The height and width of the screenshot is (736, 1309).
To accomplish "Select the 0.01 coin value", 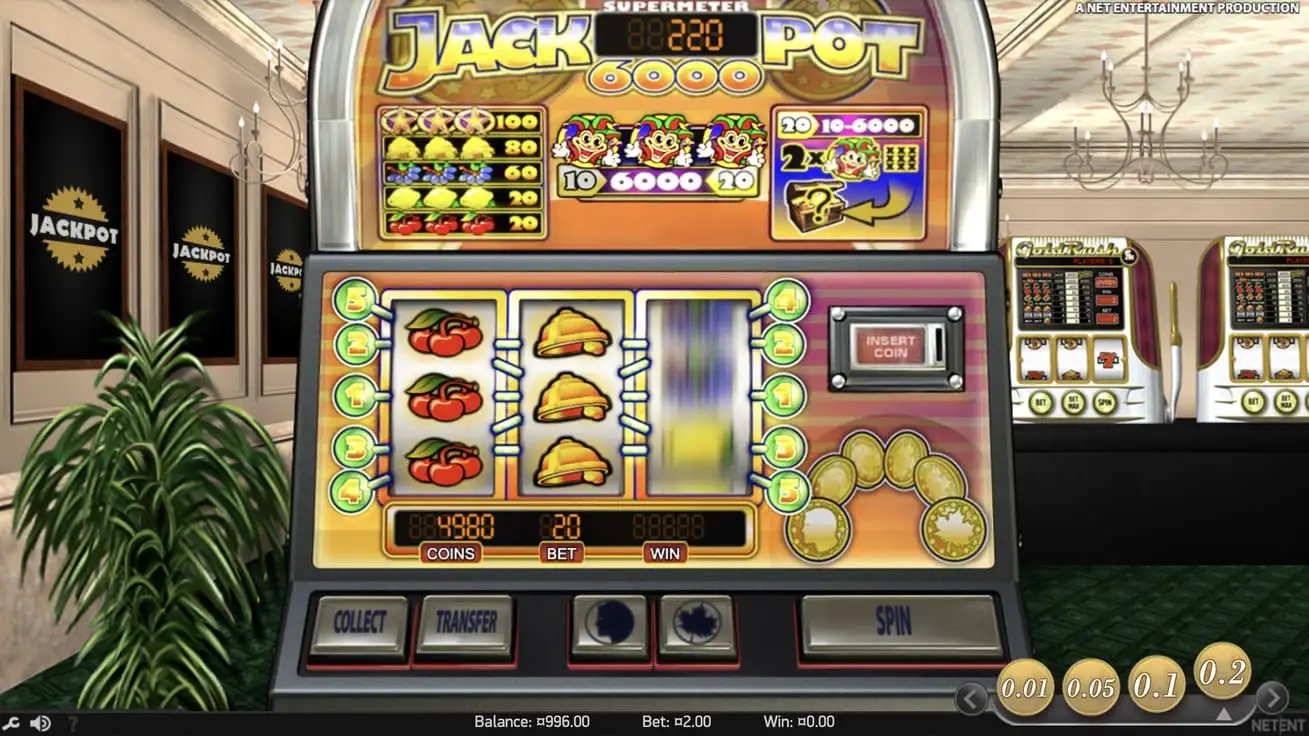I will [x=1028, y=690].
